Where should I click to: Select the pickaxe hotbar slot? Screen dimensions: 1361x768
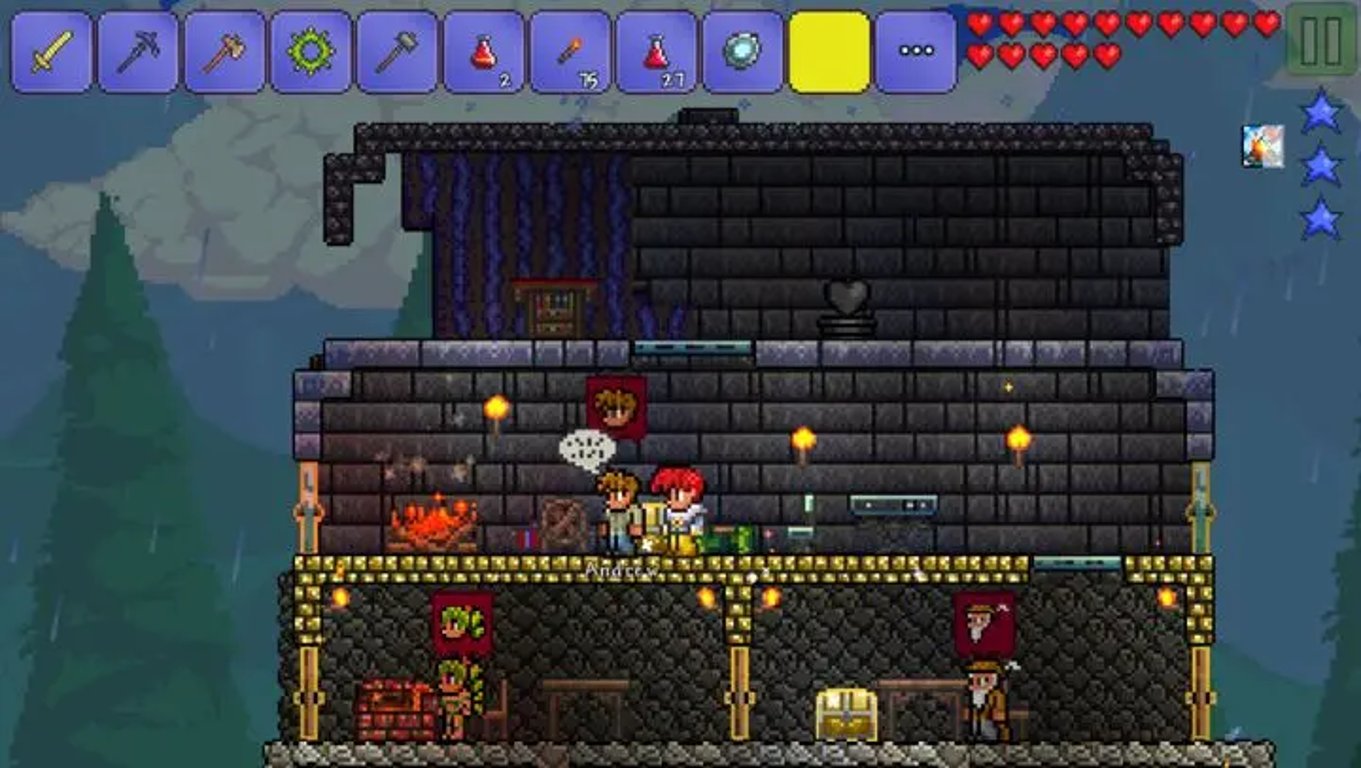point(134,48)
